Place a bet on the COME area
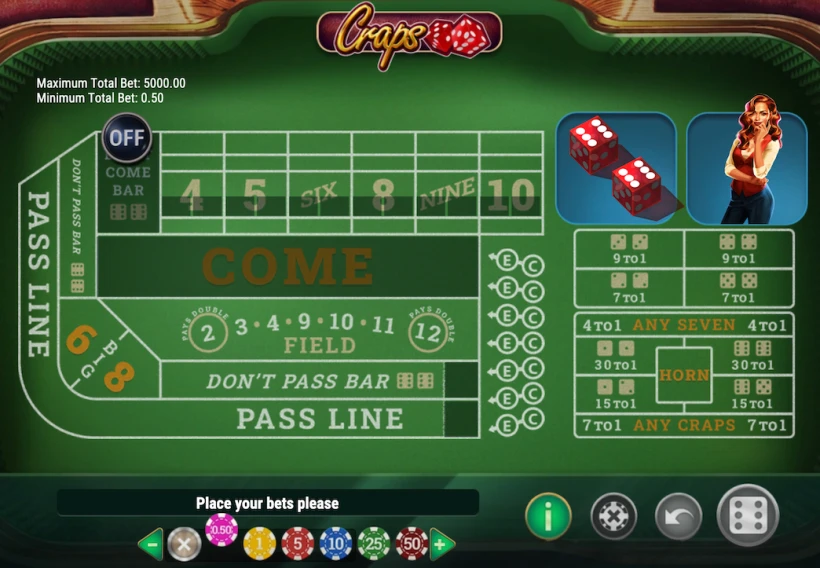 [288, 266]
